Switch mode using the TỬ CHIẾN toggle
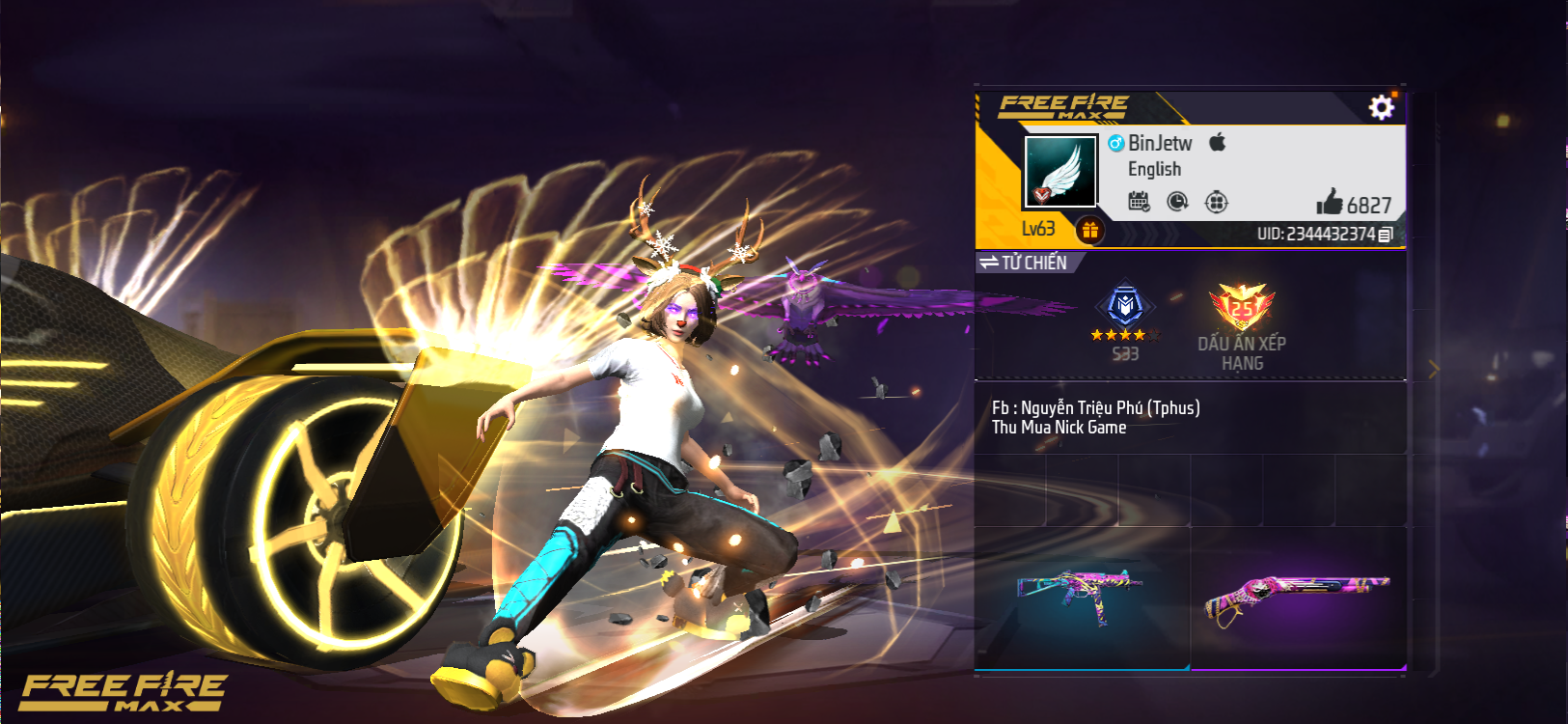The height and width of the screenshot is (724, 1568). coord(1024,263)
